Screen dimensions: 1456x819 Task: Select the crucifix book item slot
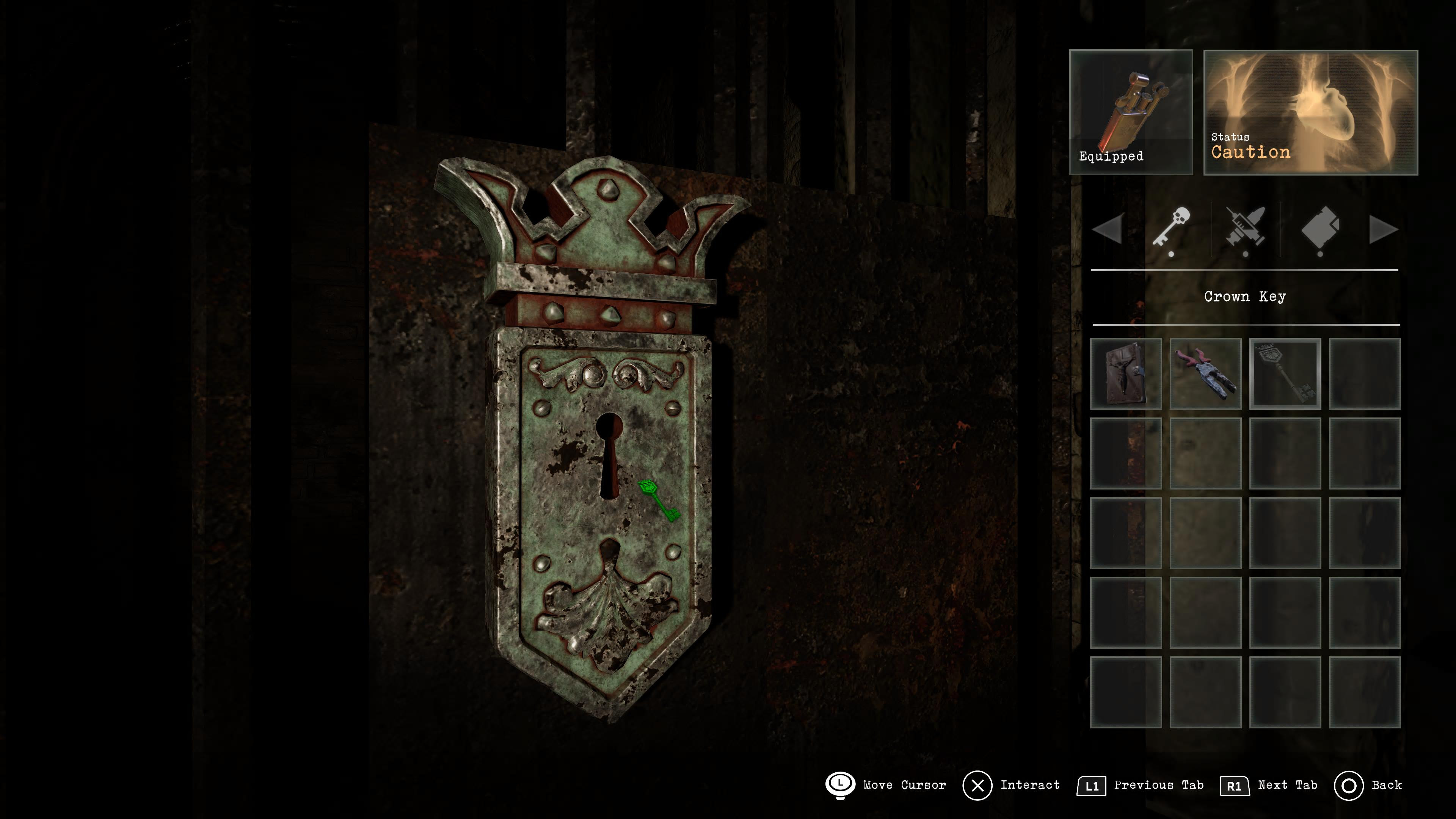[1125, 373]
